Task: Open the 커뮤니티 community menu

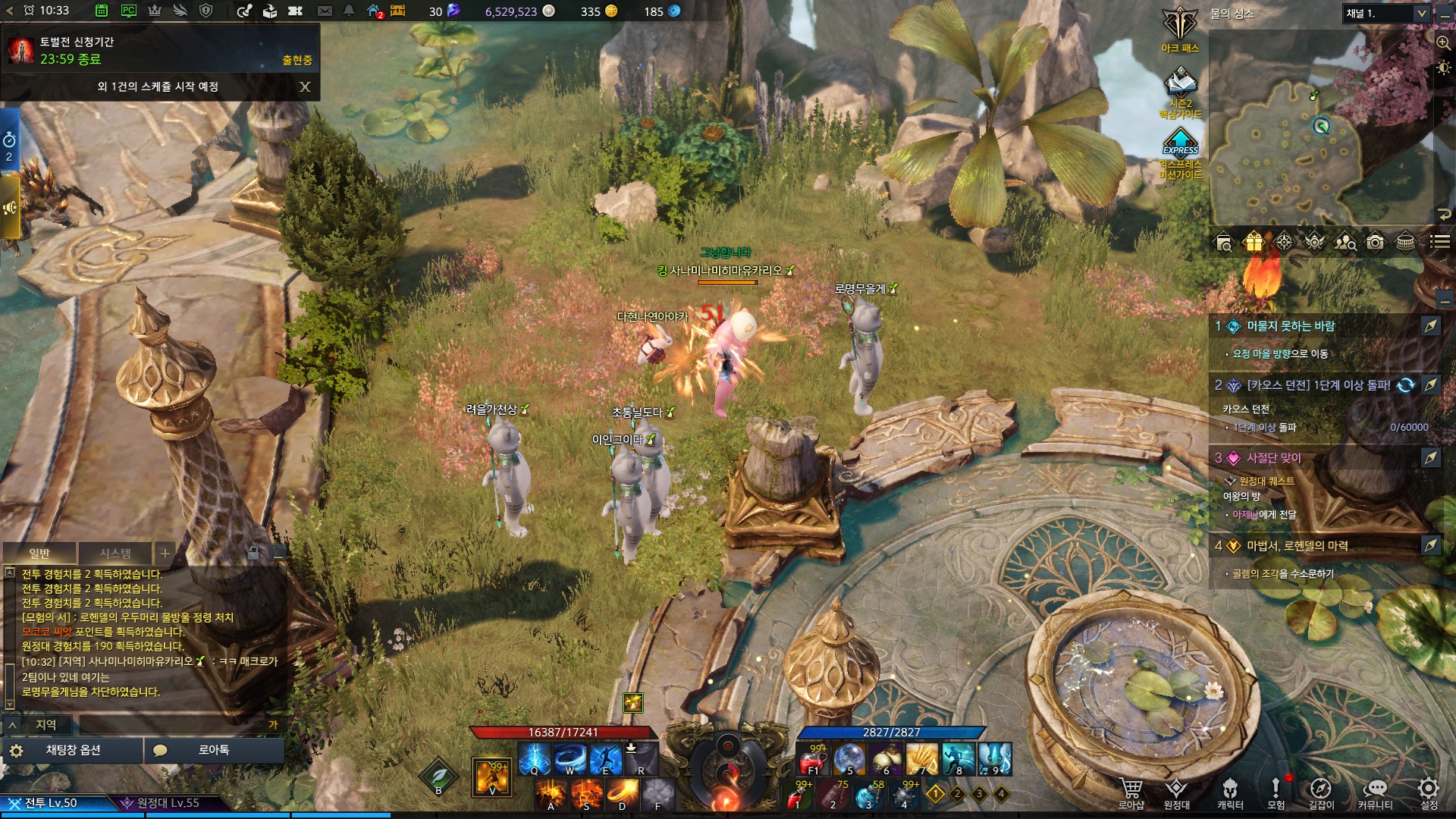Action: (1375, 792)
